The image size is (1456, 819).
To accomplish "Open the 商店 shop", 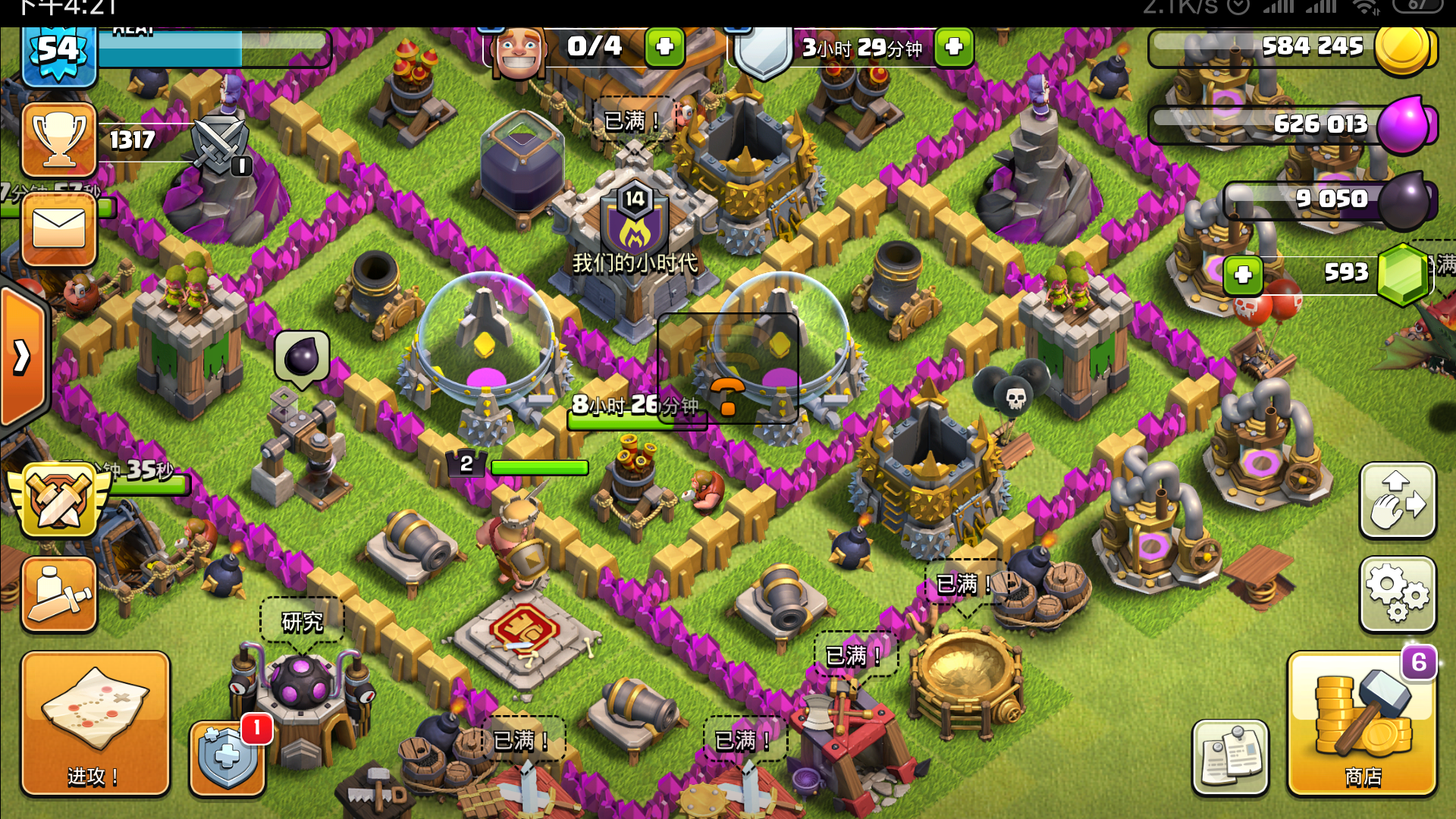I will [1362, 724].
